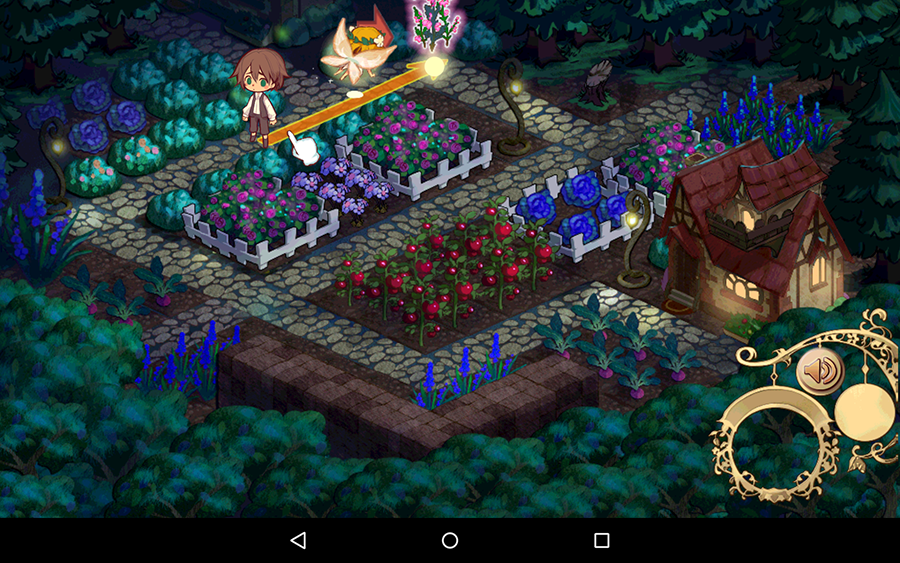Viewport: 900px width, 563px height.
Task: Toggle the sound speaker button
Action: tap(819, 371)
